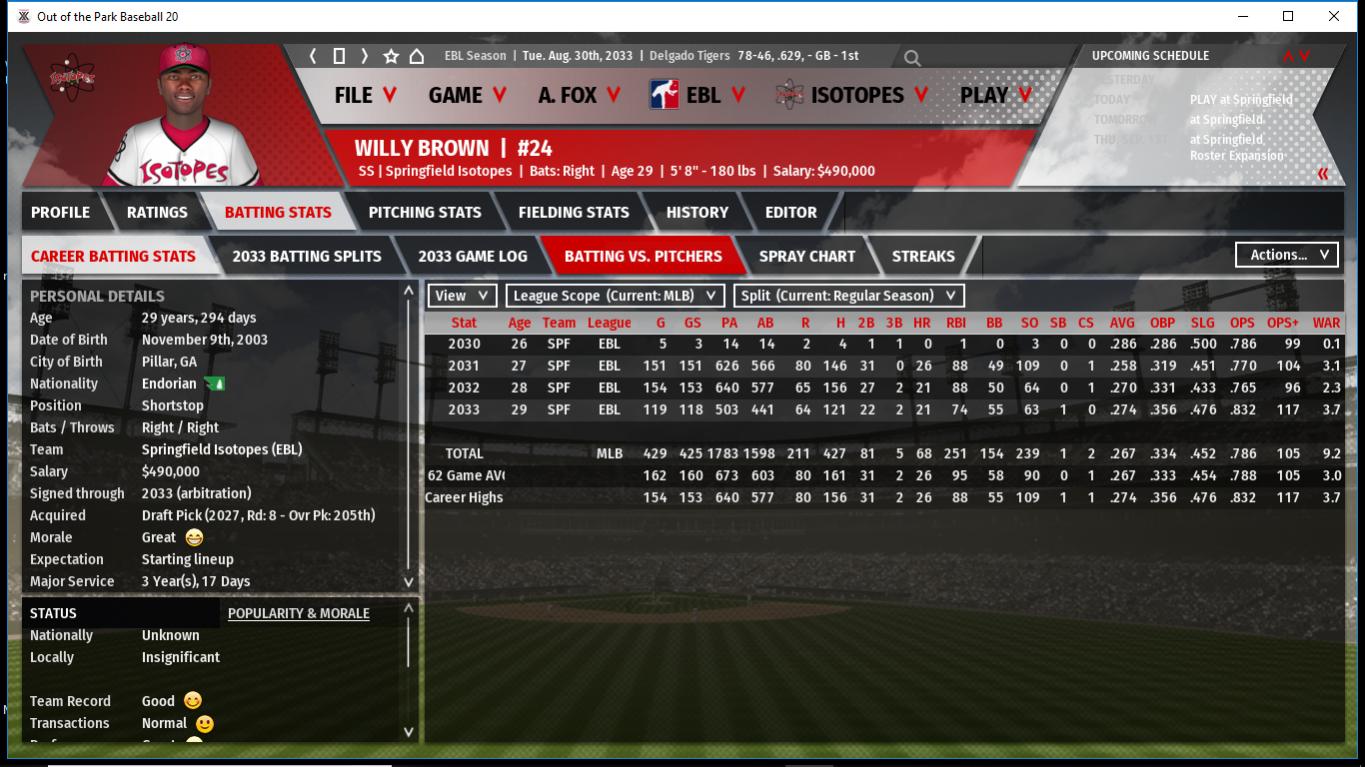Open the EBL league menu
Image resolution: width=1365 pixels, height=767 pixels.
tap(698, 95)
